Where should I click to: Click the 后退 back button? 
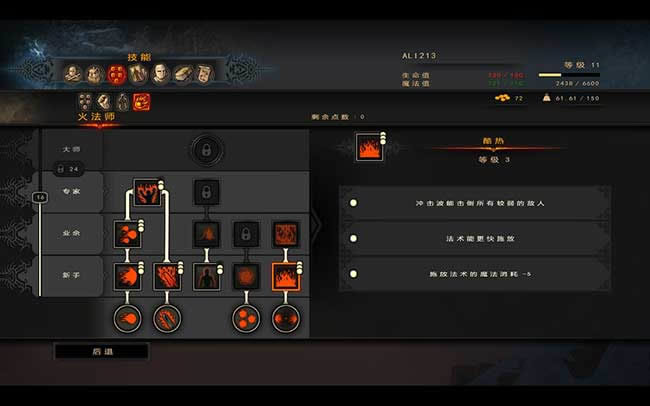click(x=101, y=351)
